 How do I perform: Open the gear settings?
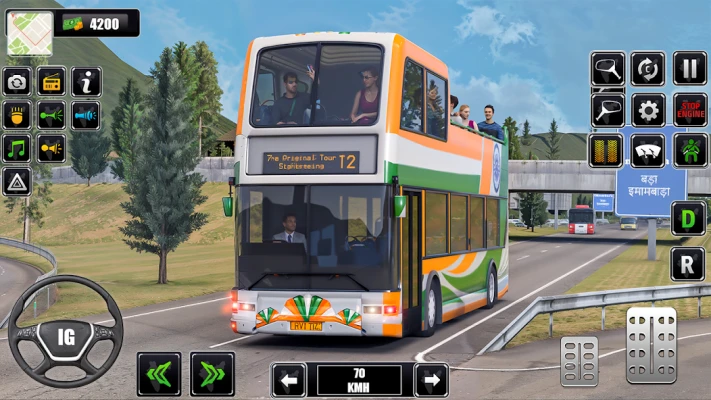tap(648, 110)
